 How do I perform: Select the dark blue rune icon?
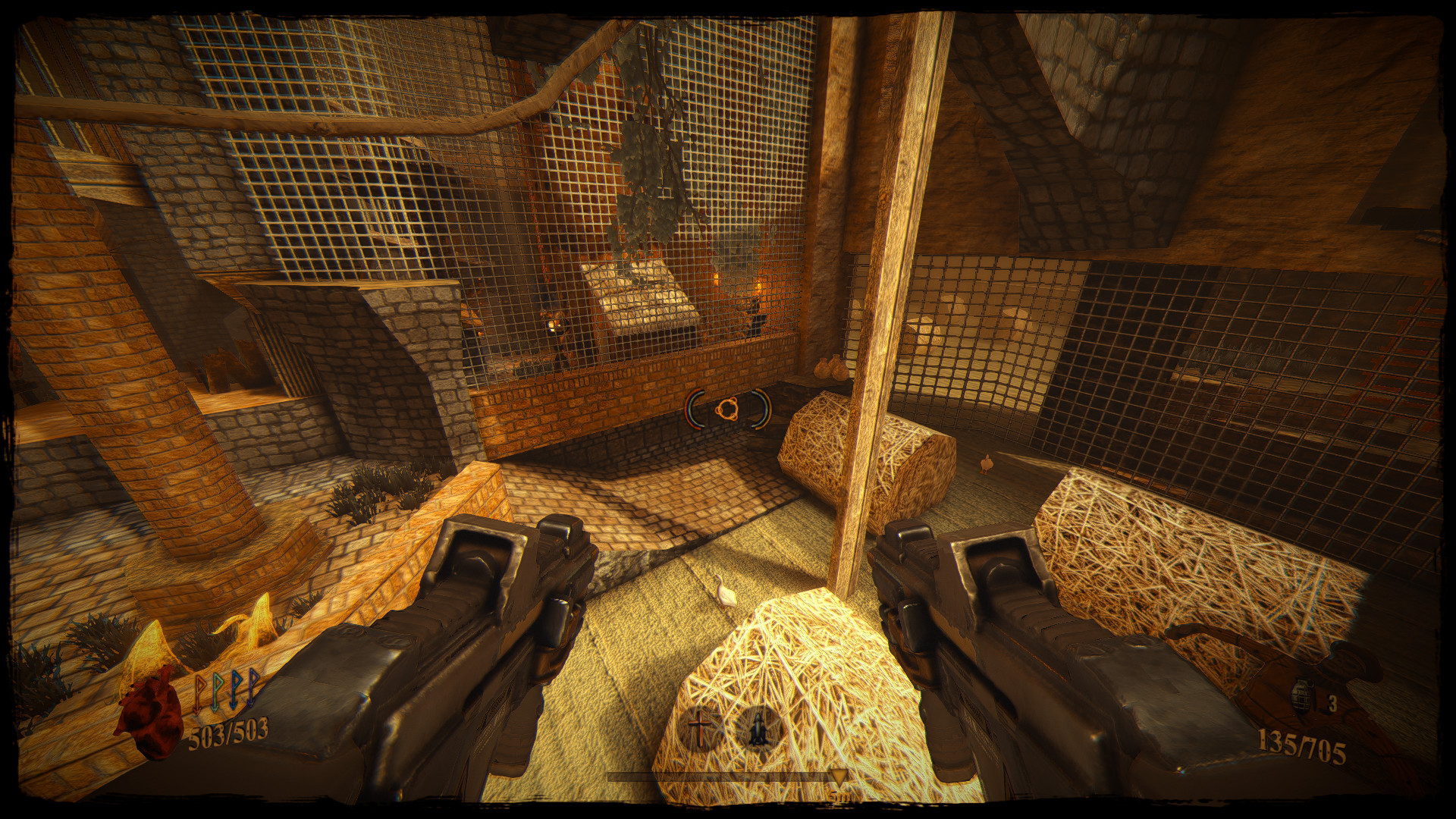252,690
